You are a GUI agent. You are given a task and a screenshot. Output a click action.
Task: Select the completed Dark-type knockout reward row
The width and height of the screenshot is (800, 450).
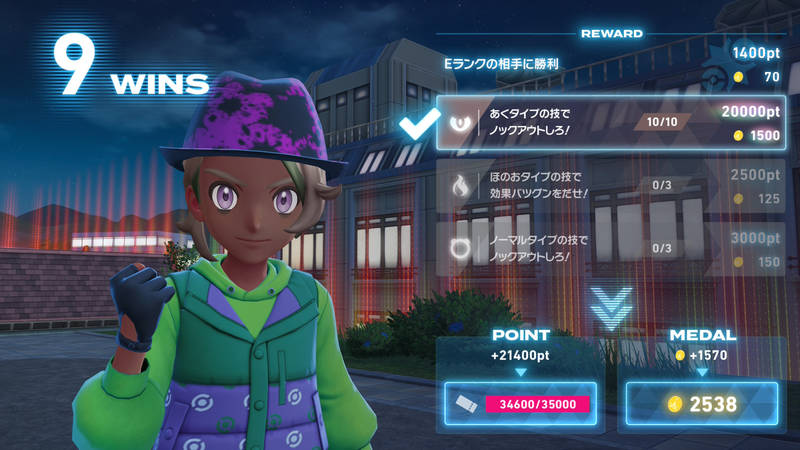[x=610, y=123]
